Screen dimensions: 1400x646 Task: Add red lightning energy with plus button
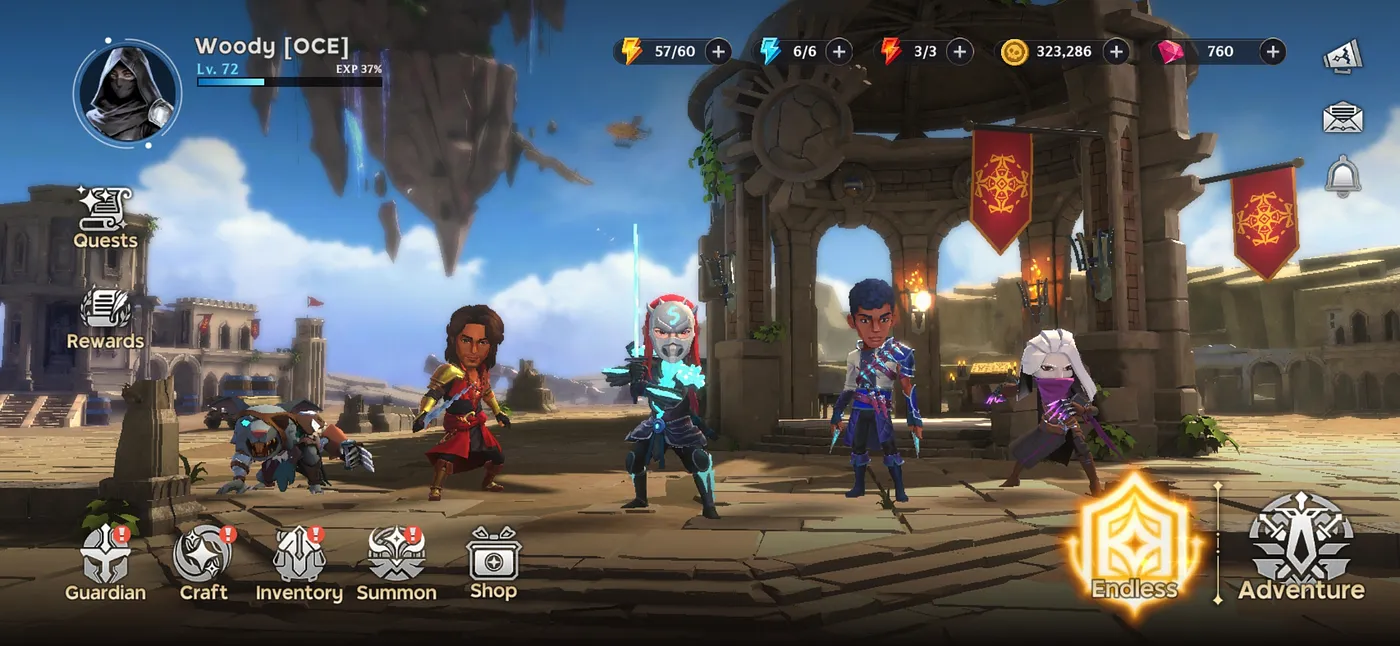point(959,51)
